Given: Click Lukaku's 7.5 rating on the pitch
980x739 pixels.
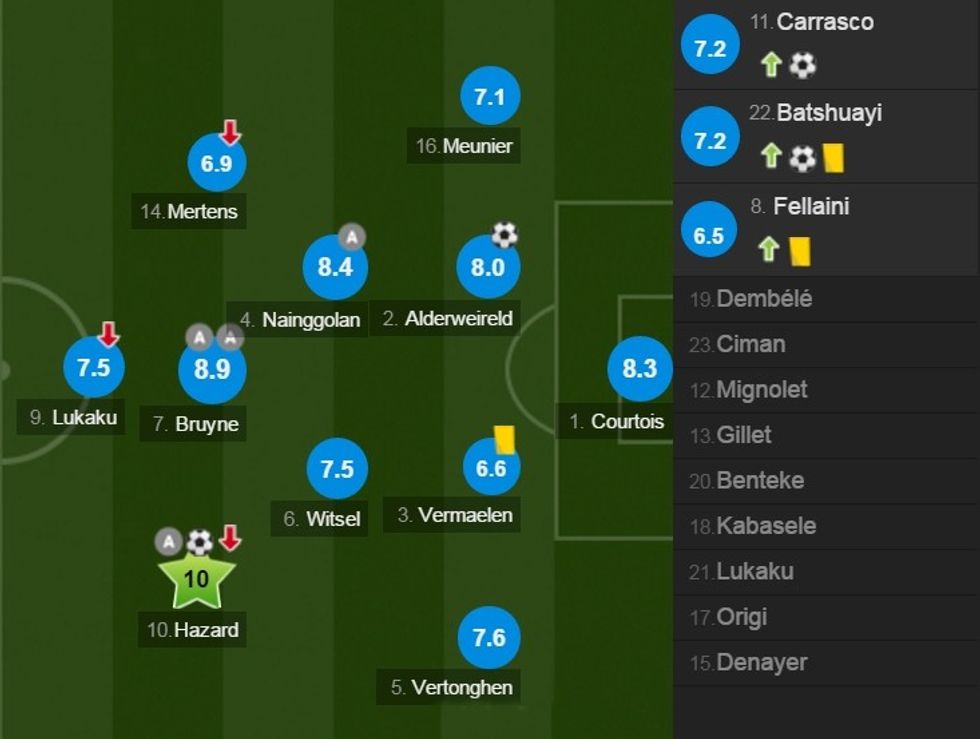Looking at the screenshot, I should [93, 367].
